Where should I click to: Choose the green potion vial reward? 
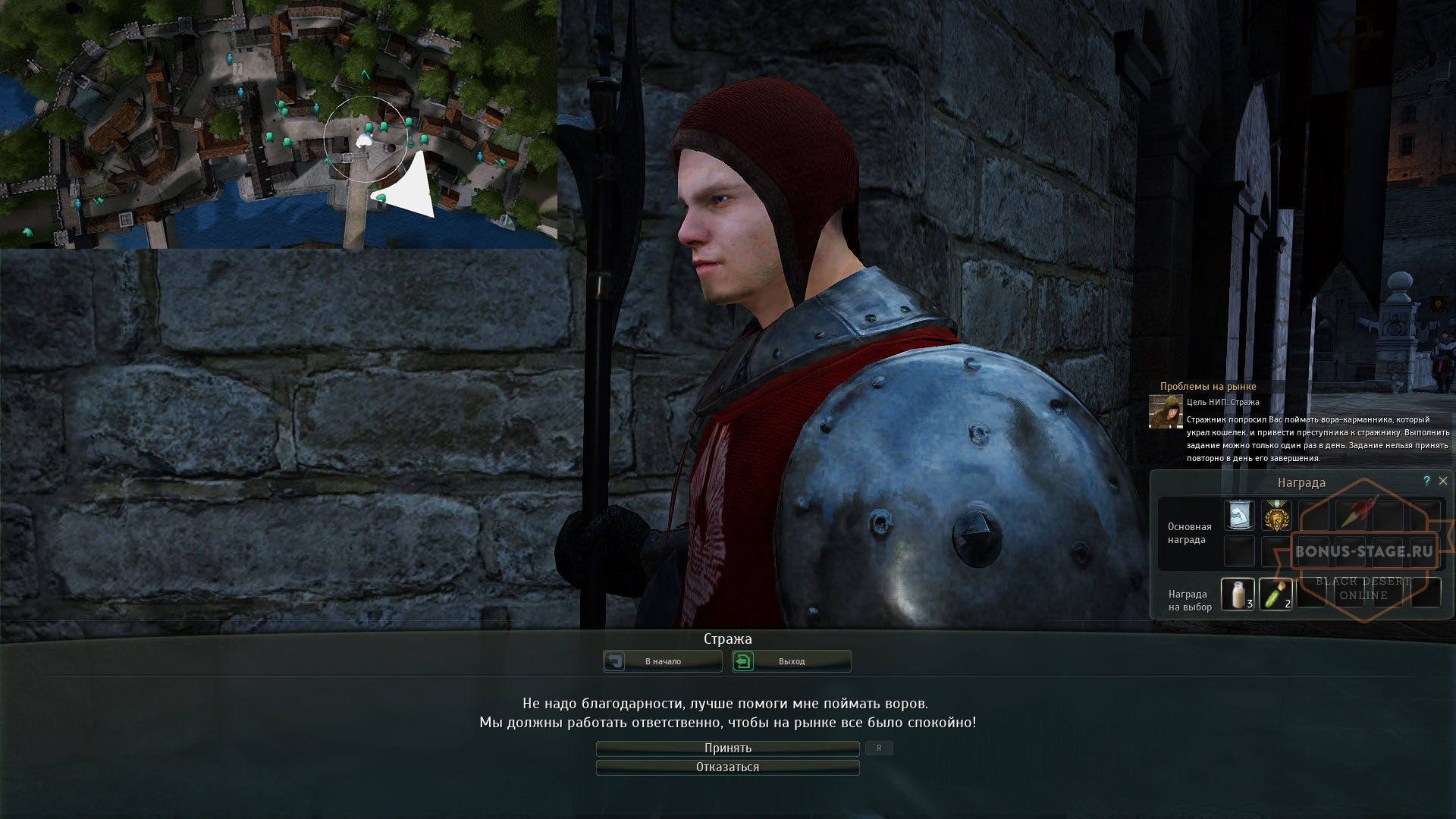(1276, 593)
